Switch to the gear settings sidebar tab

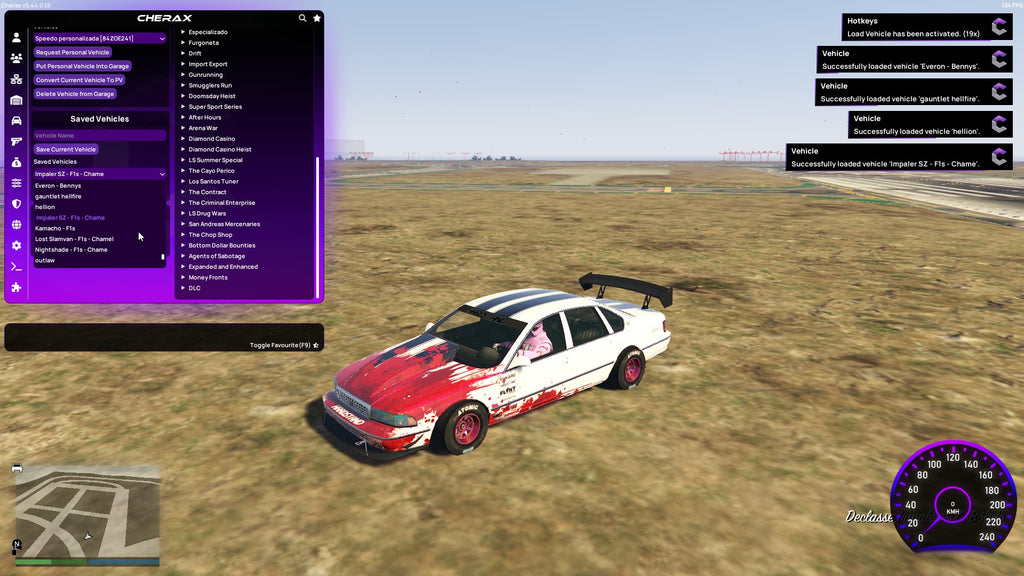pos(16,245)
